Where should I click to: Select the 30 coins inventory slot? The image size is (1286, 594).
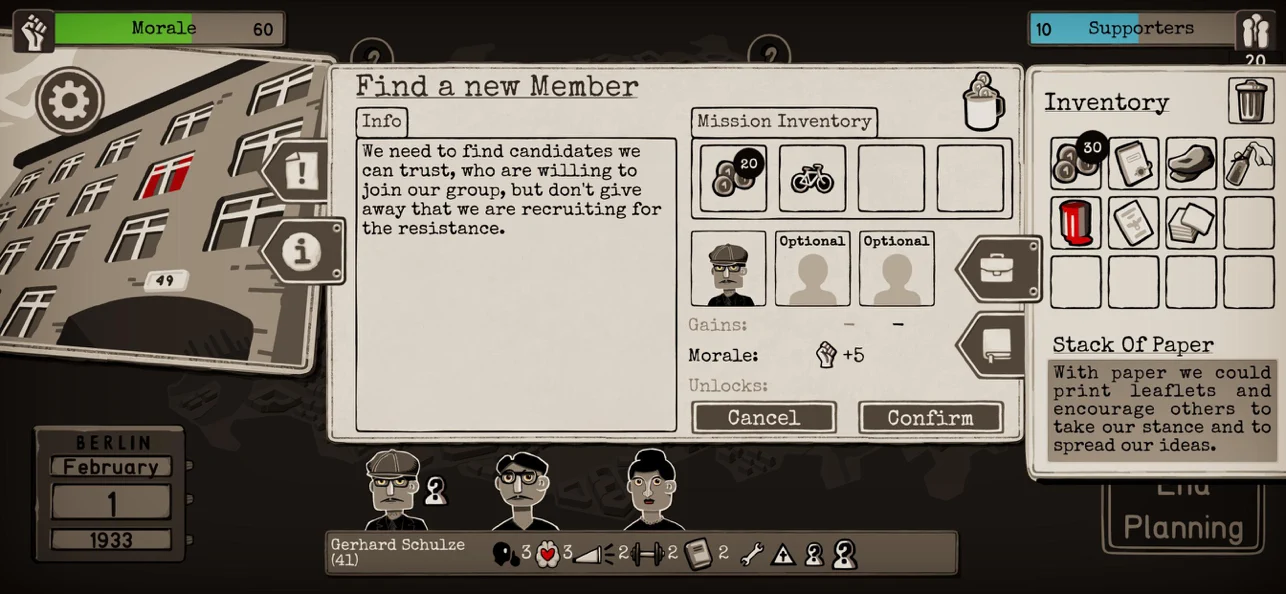click(x=1076, y=163)
